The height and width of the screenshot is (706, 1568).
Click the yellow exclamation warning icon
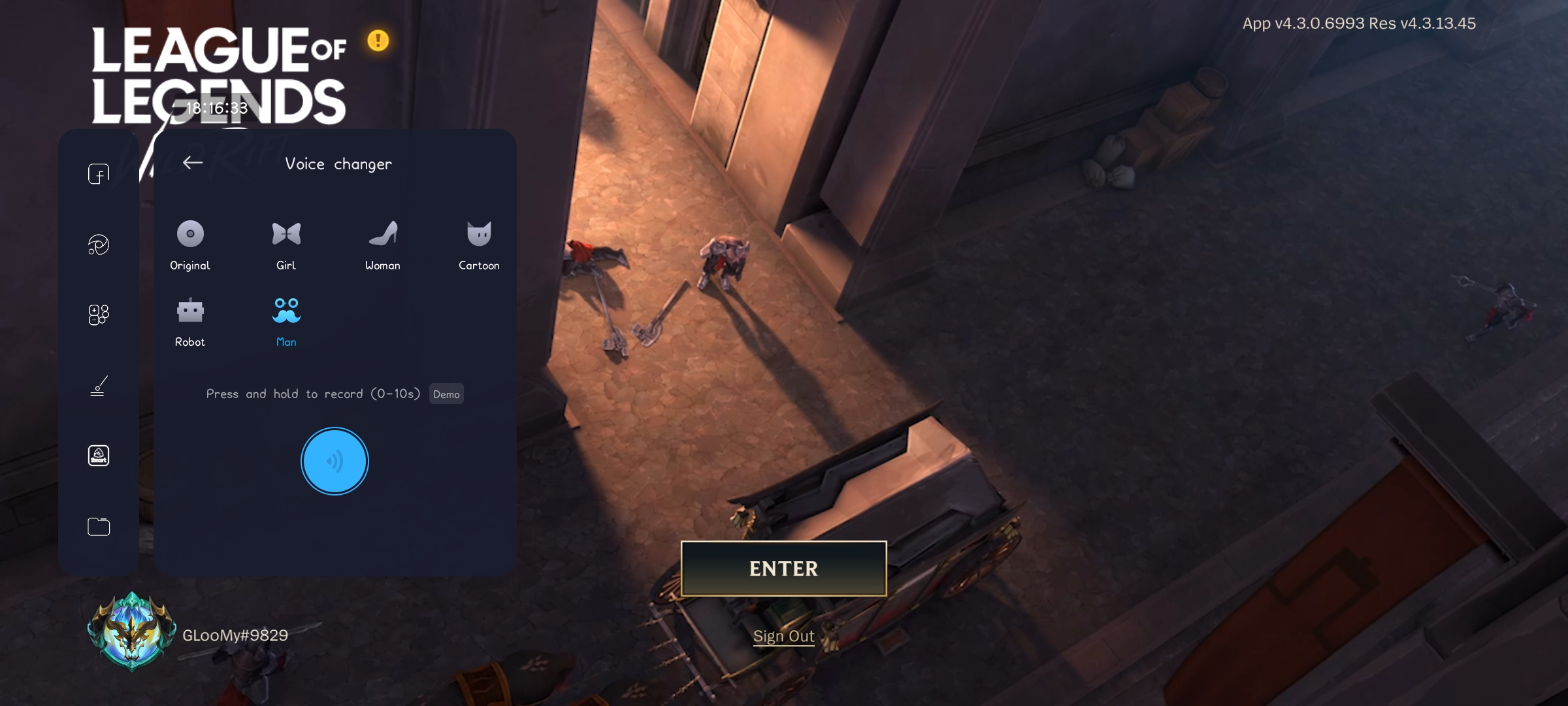click(378, 41)
